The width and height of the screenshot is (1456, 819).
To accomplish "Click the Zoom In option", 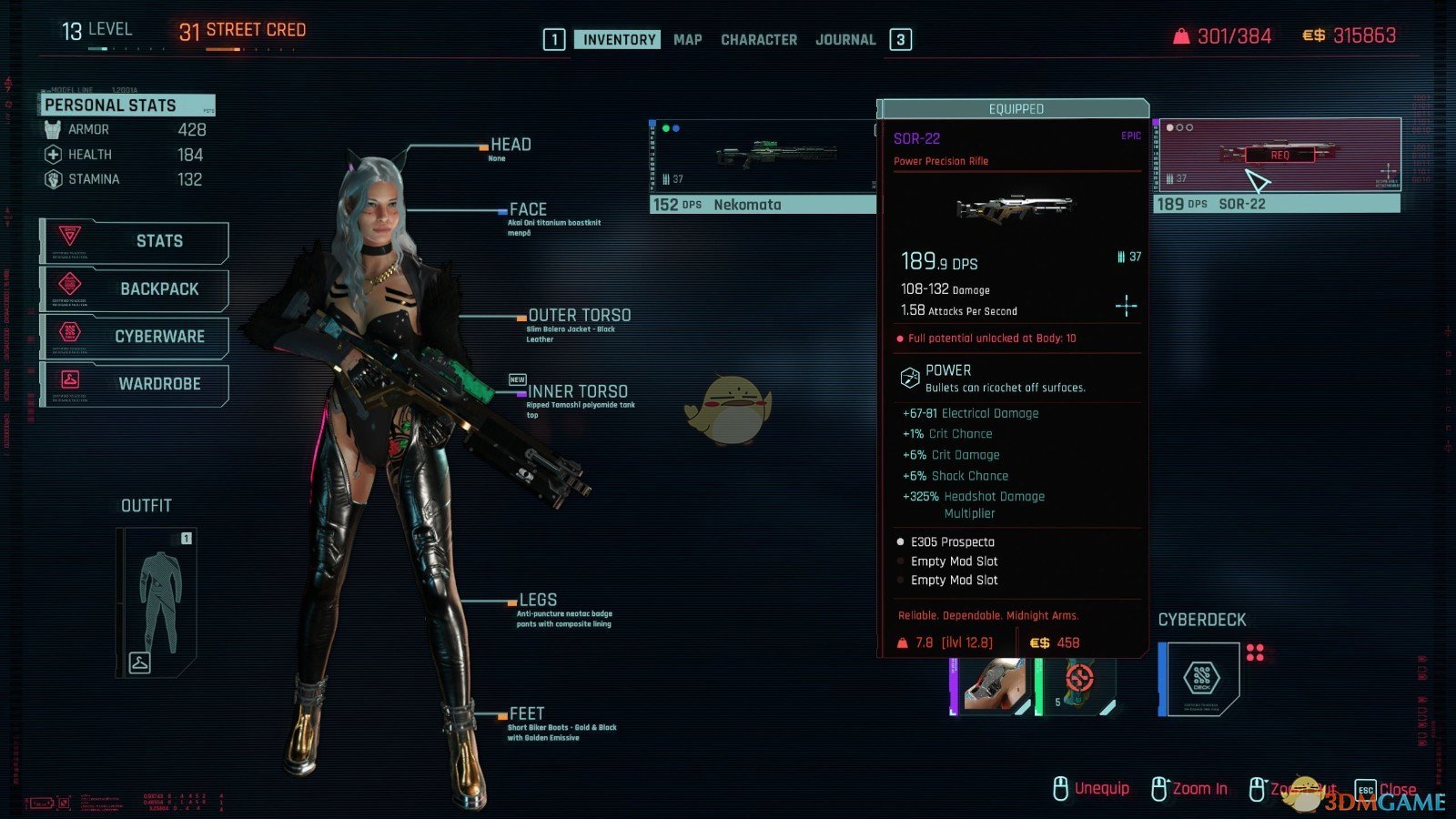I will (x=1189, y=788).
